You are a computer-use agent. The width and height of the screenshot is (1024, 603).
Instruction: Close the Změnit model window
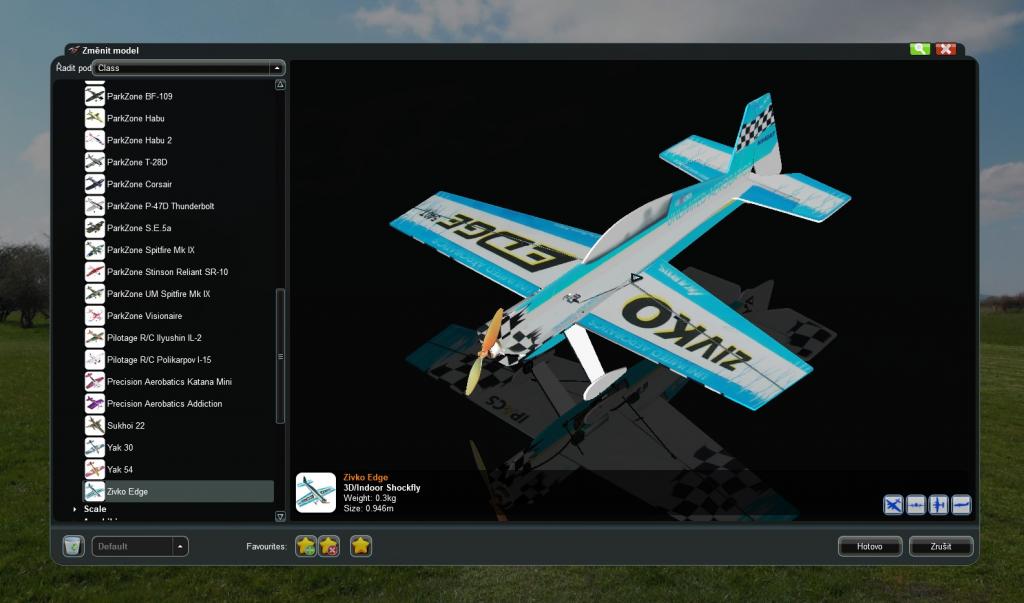[x=946, y=49]
